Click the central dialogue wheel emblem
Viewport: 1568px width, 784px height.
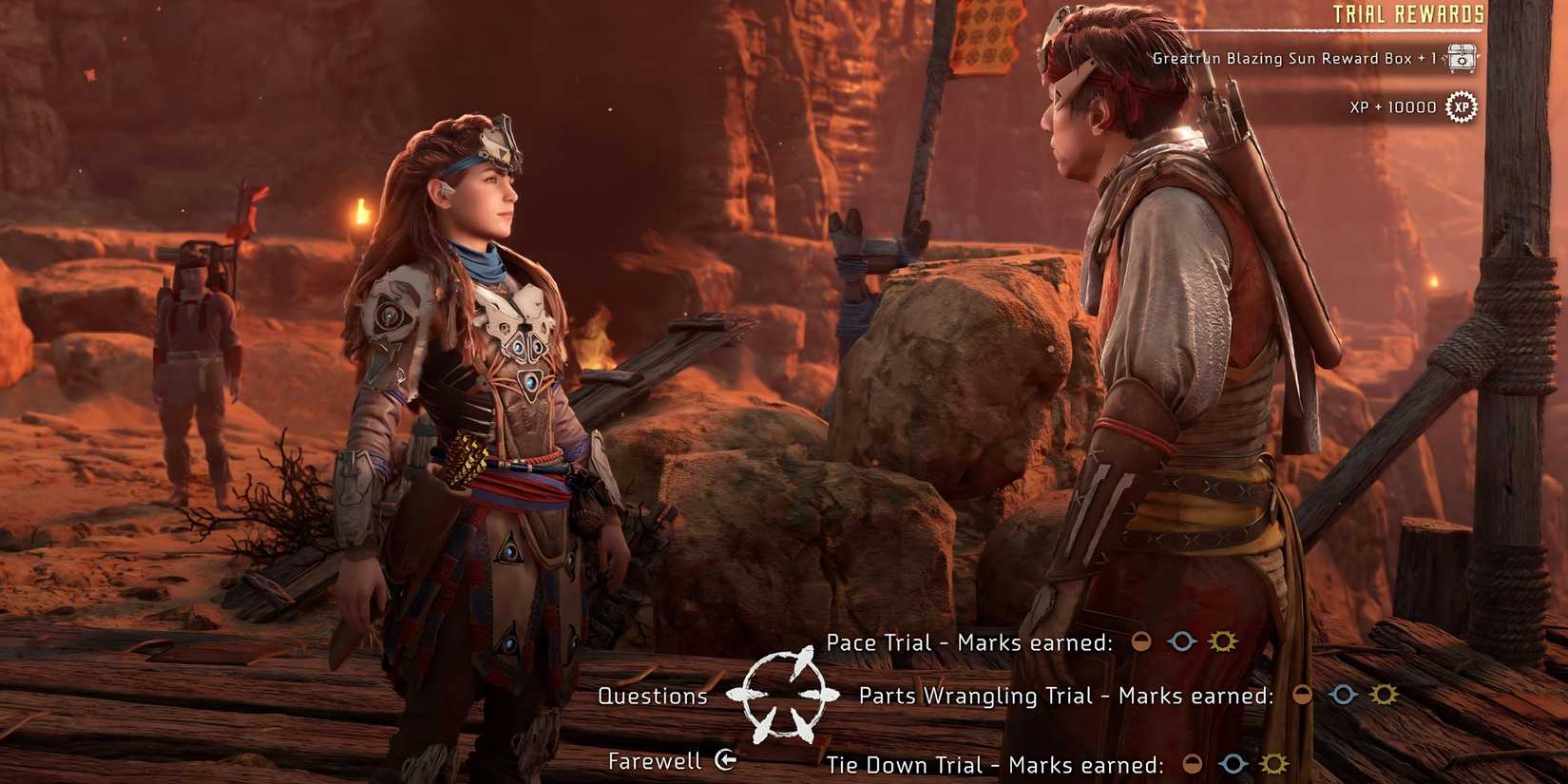click(784, 697)
